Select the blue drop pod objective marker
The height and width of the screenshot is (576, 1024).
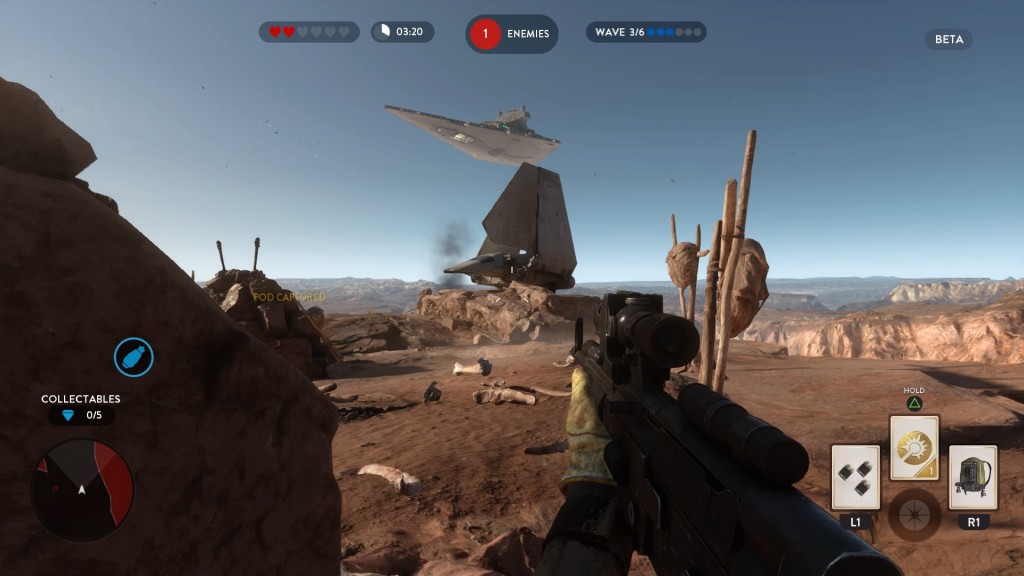[133, 357]
